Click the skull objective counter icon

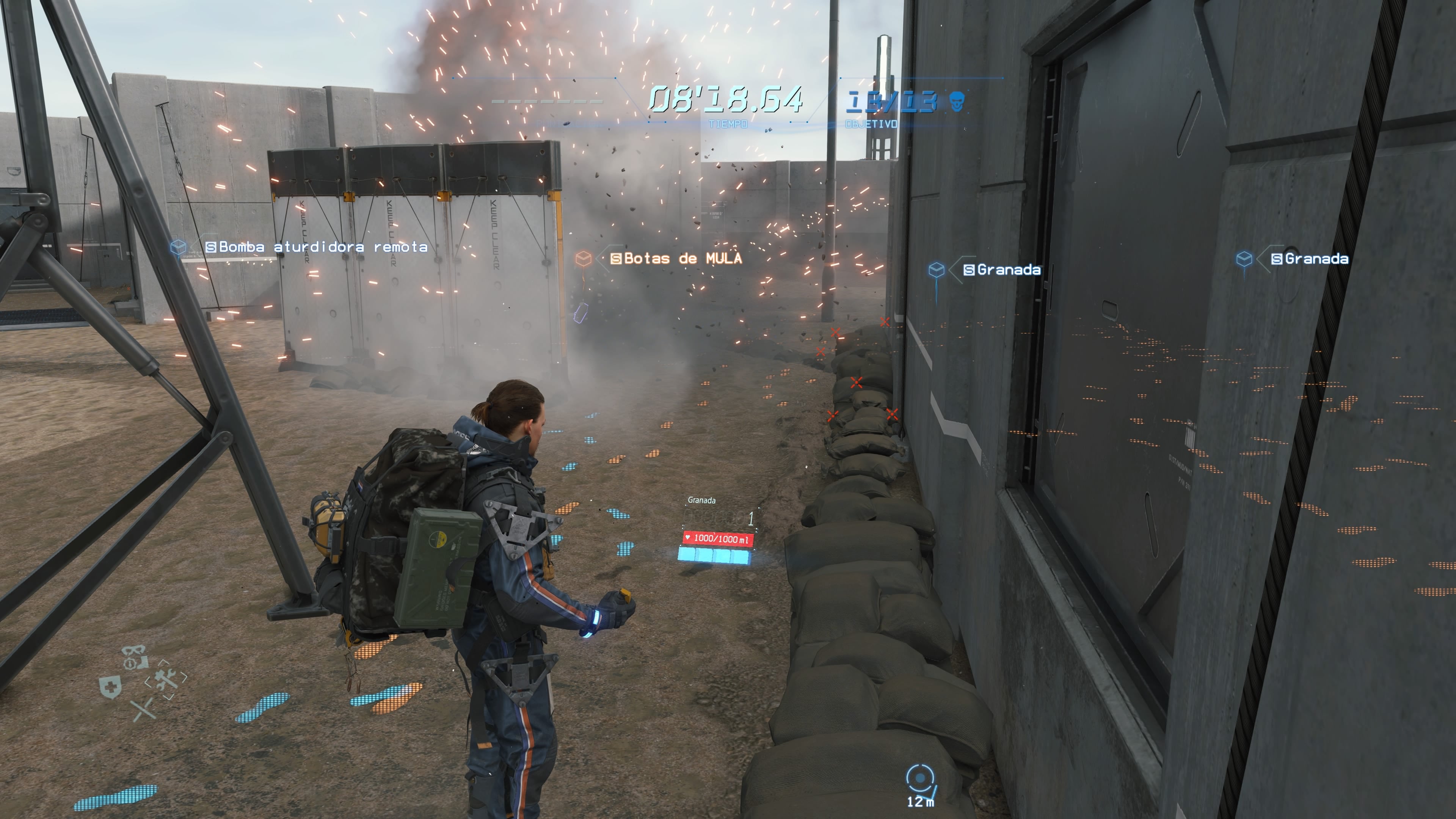(957, 102)
